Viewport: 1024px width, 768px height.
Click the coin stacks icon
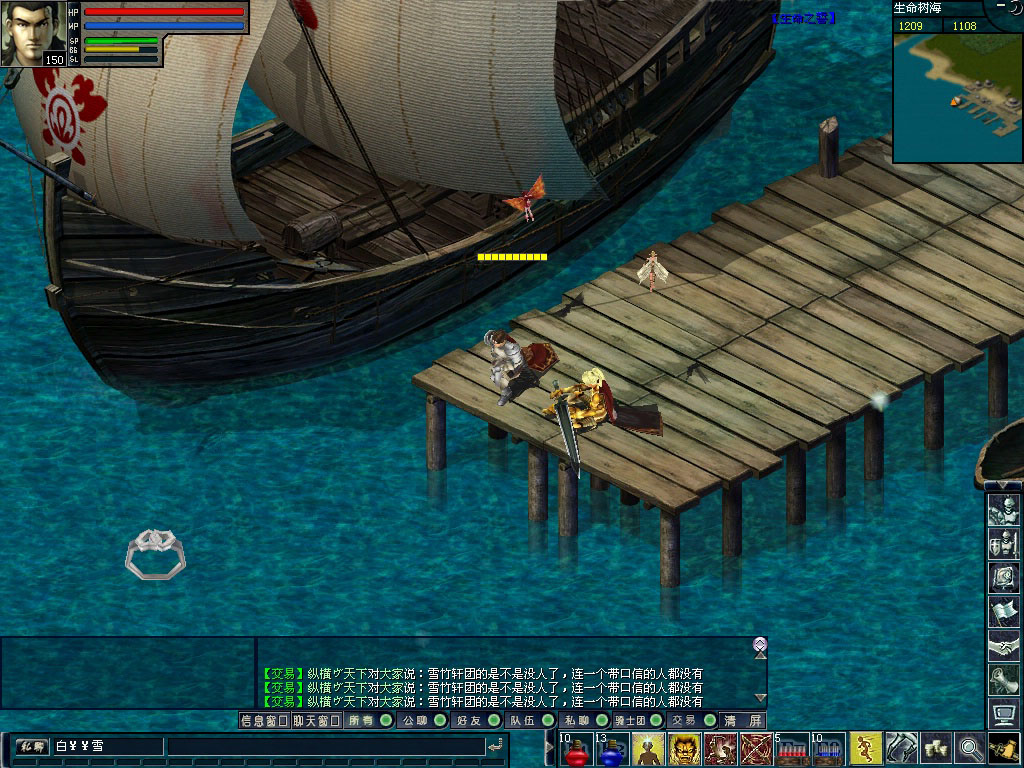coord(936,748)
